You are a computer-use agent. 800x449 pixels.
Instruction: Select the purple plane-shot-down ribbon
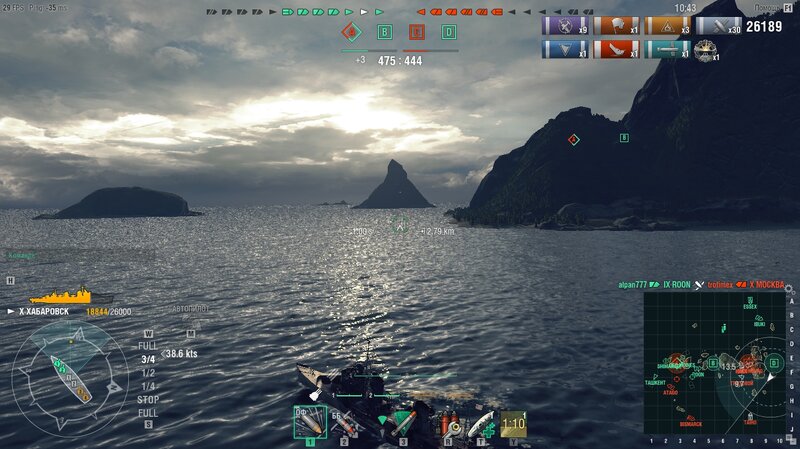click(565, 26)
